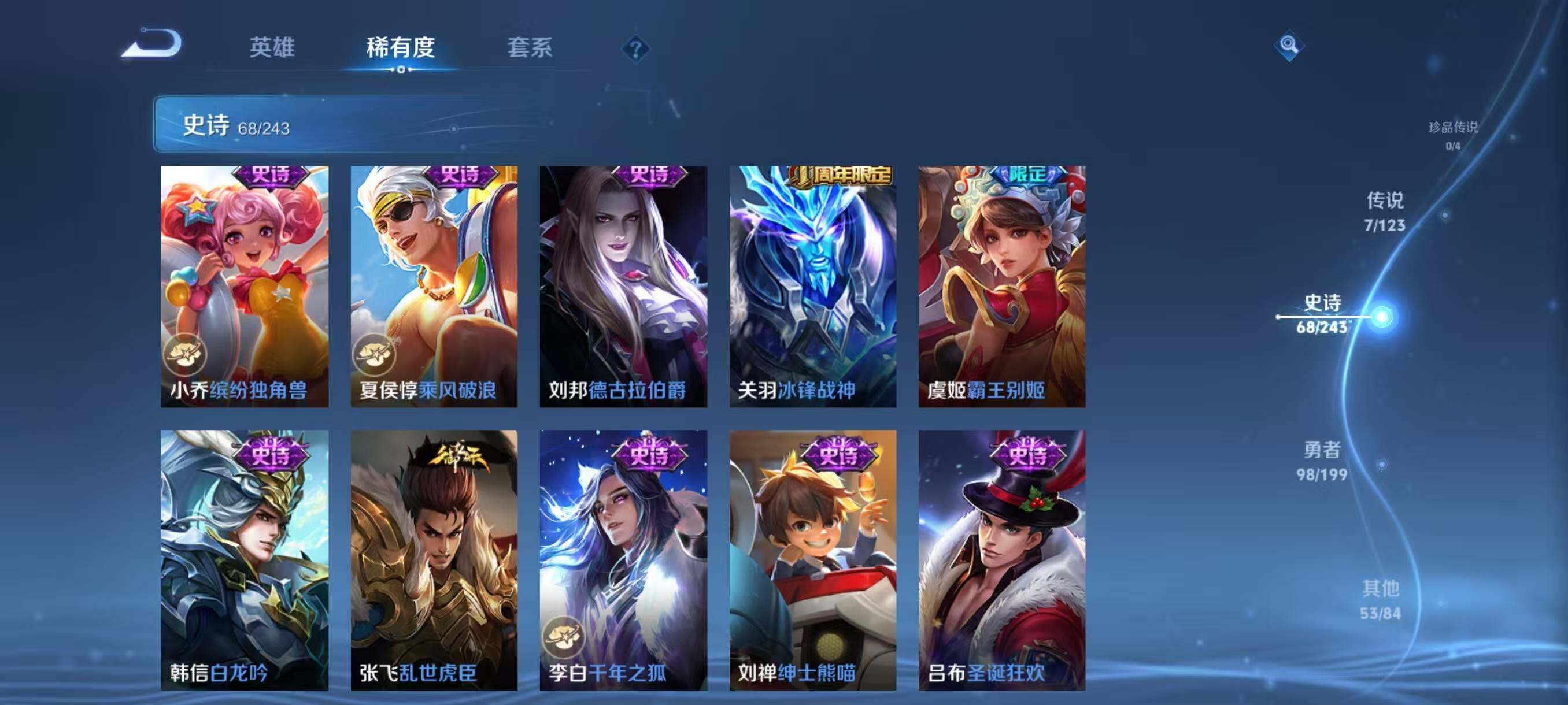Screen dimensions: 1568x705
Task: View the 关羽 冰锋战神 skin card
Action: [x=812, y=286]
